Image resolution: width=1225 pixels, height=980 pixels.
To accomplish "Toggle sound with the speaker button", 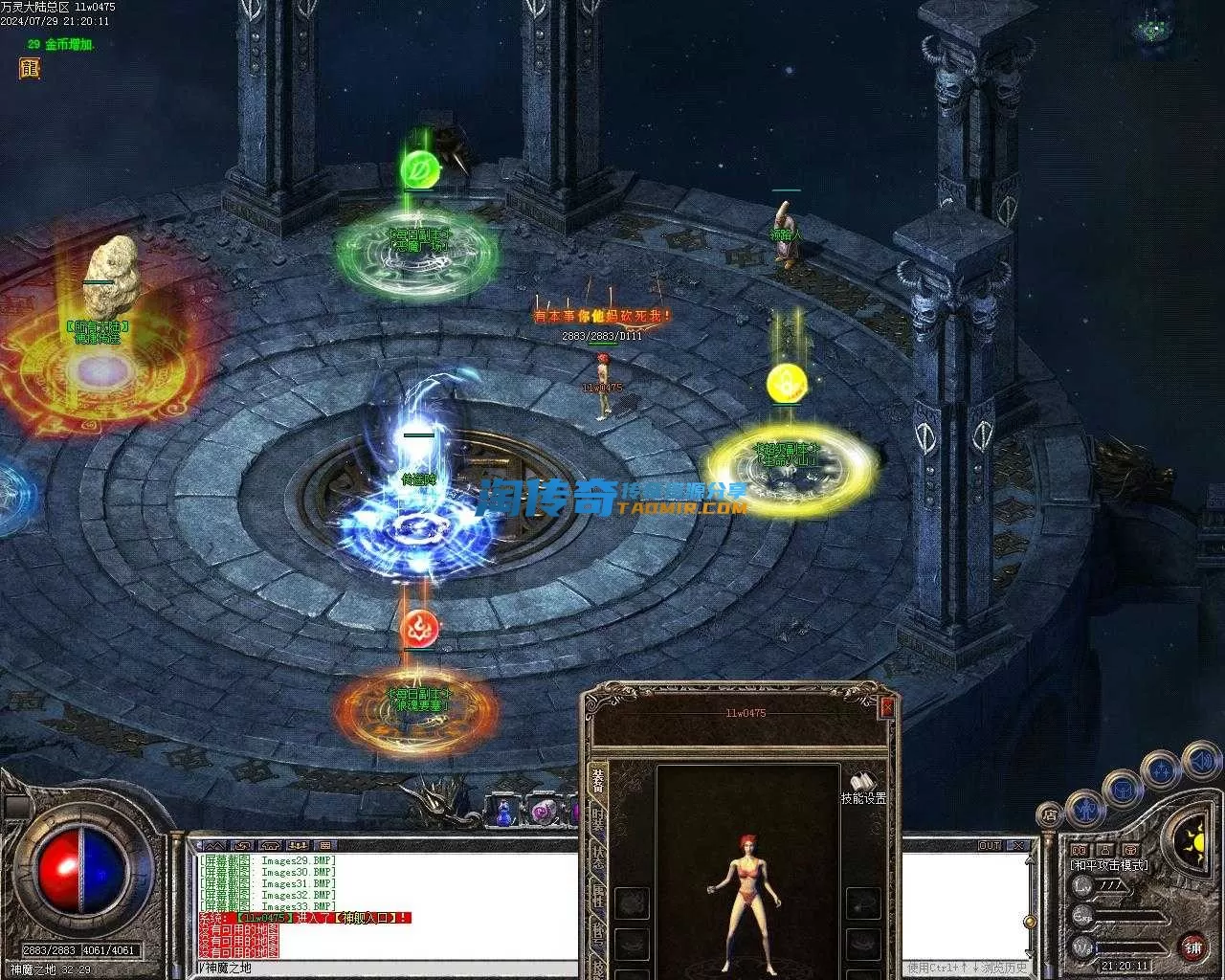I will pyautogui.click(x=1199, y=761).
